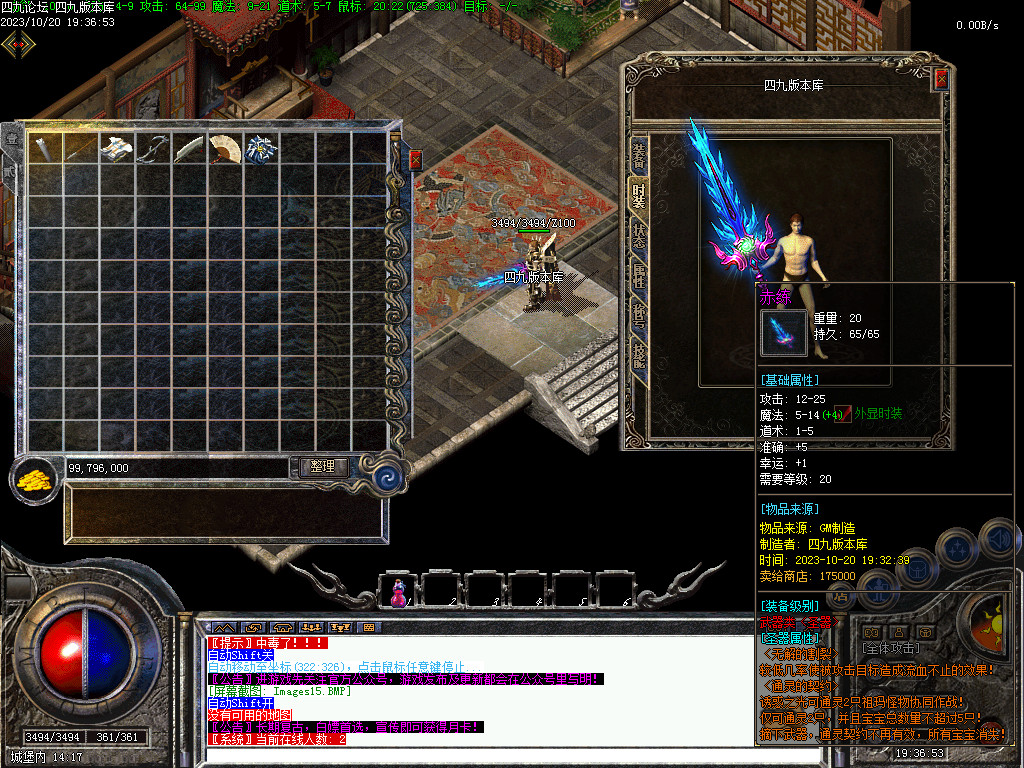Image resolution: width=1024 pixels, height=768 pixels.
Task: Close the character equipment window
Action: click(x=940, y=80)
